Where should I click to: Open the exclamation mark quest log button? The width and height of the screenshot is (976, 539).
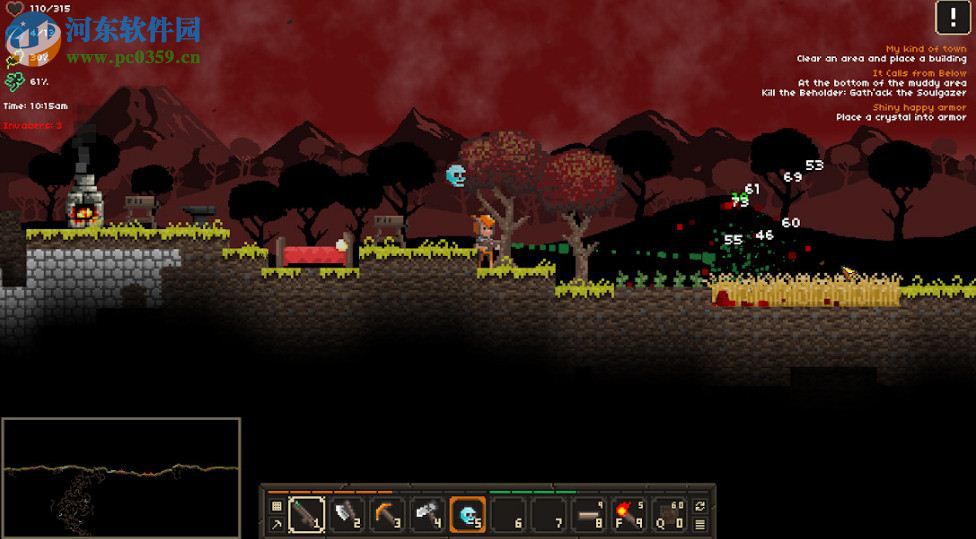click(951, 17)
